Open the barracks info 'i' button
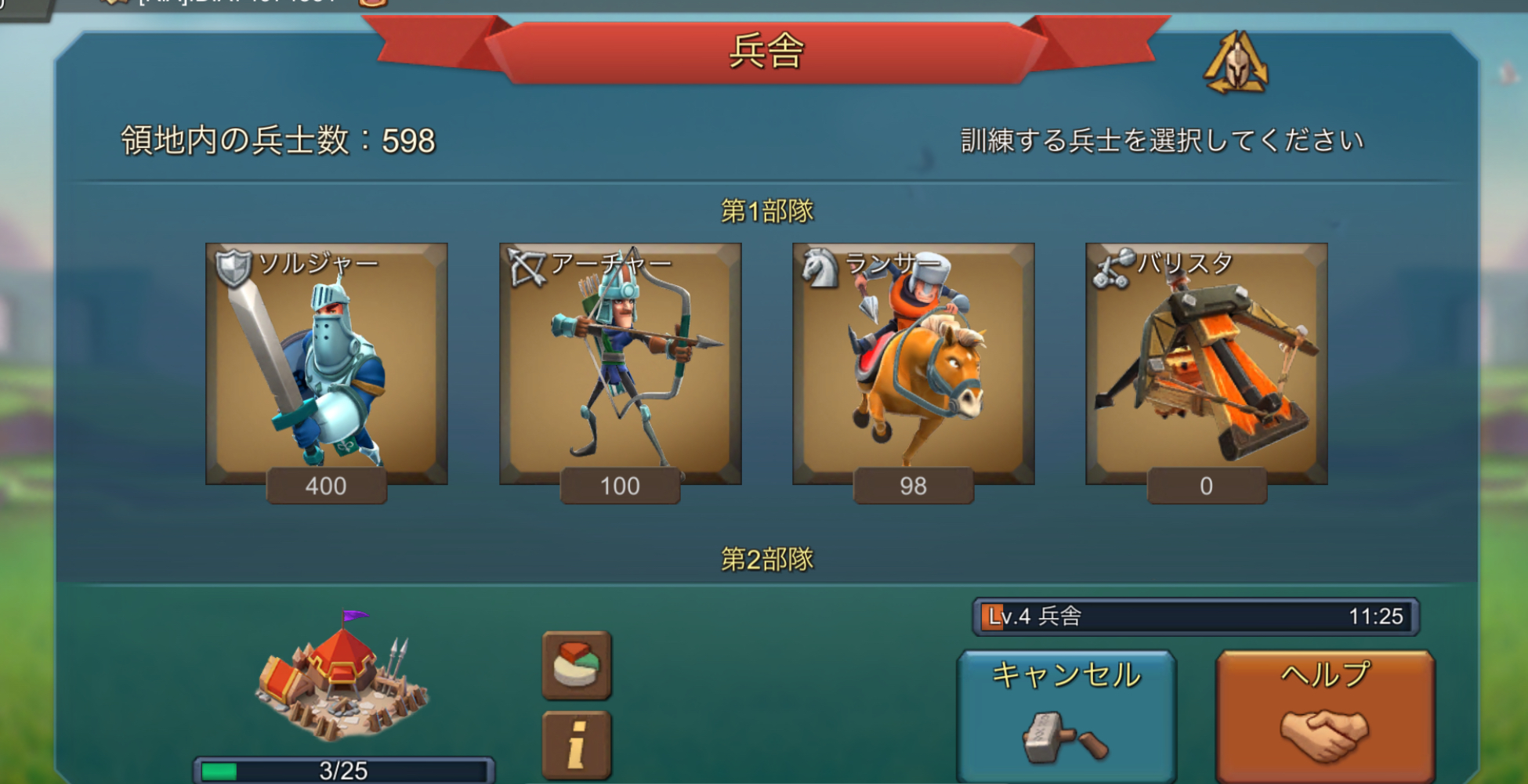 pos(577,745)
